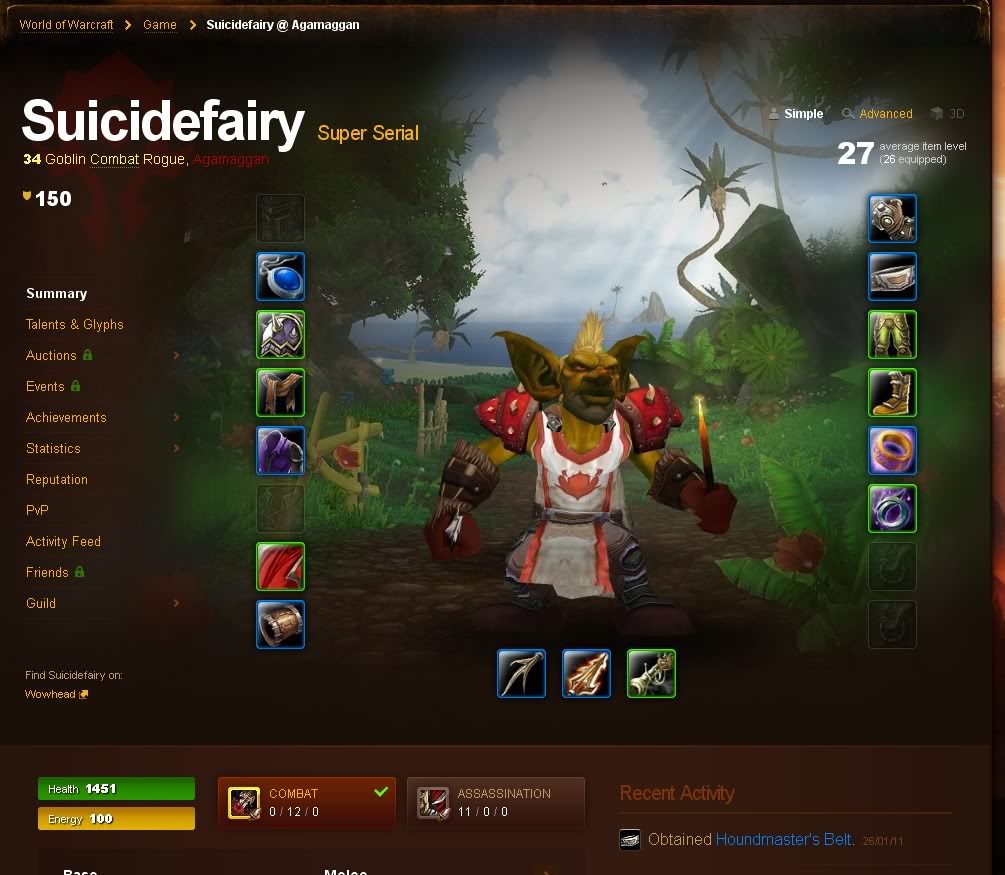View the Activity Feed
The height and width of the screenshot is (875, 1005).
coord(63,542)
